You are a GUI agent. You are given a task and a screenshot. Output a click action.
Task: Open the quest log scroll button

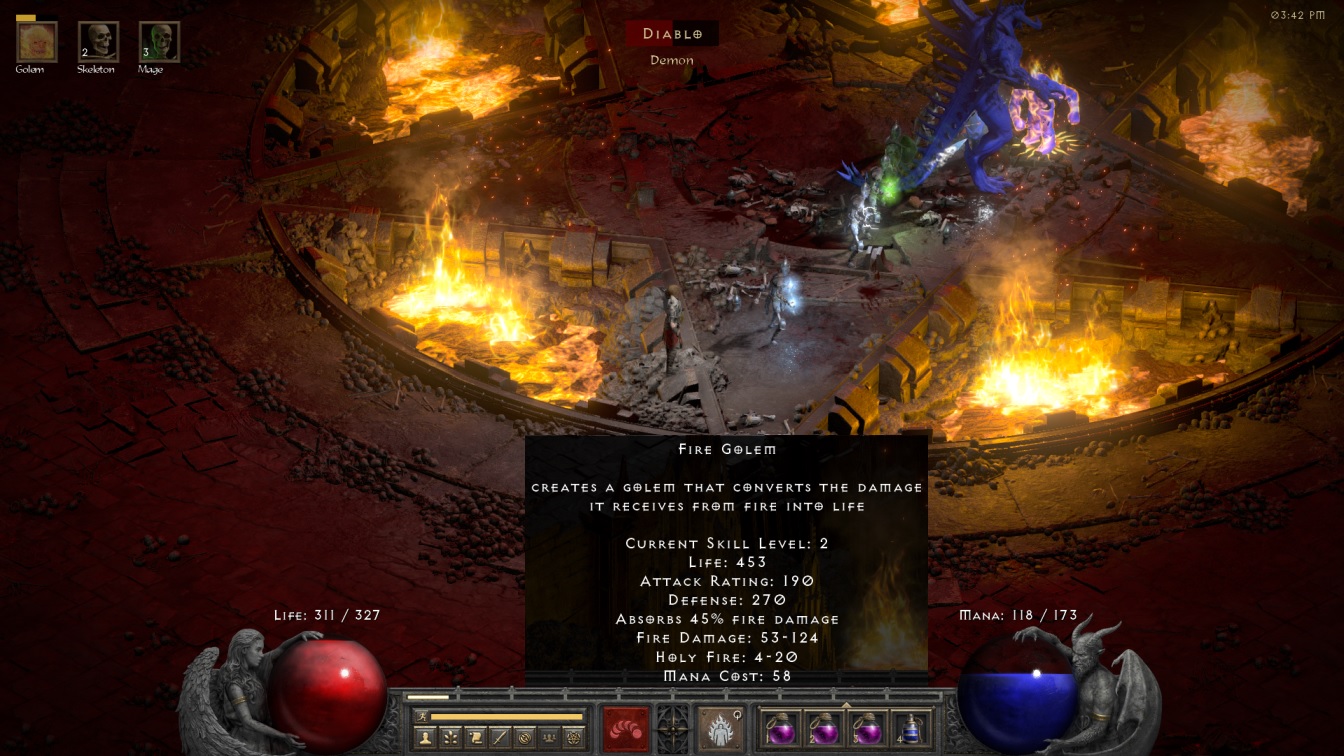coord(475,737)
